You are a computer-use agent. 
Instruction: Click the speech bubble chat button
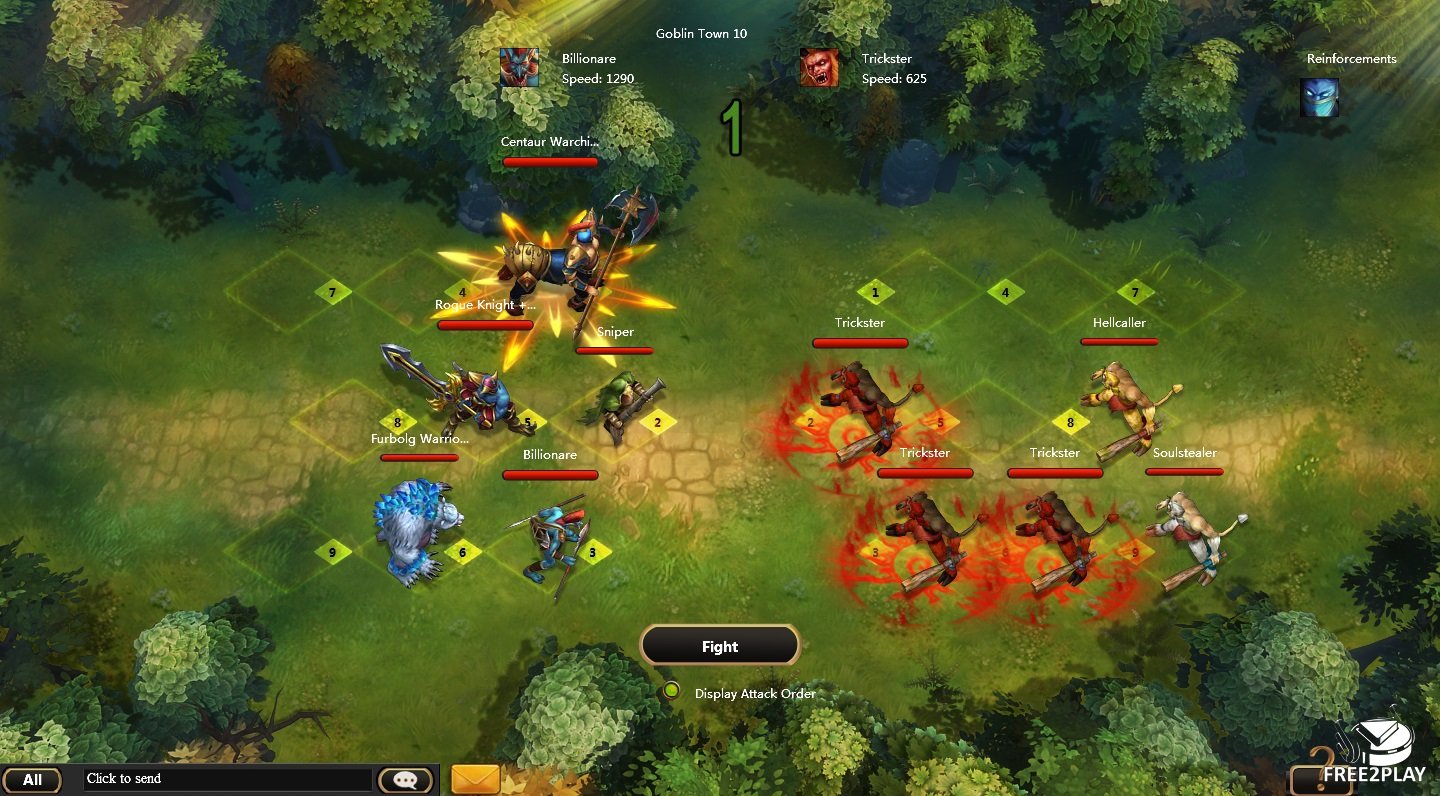(x=405, y=780)
